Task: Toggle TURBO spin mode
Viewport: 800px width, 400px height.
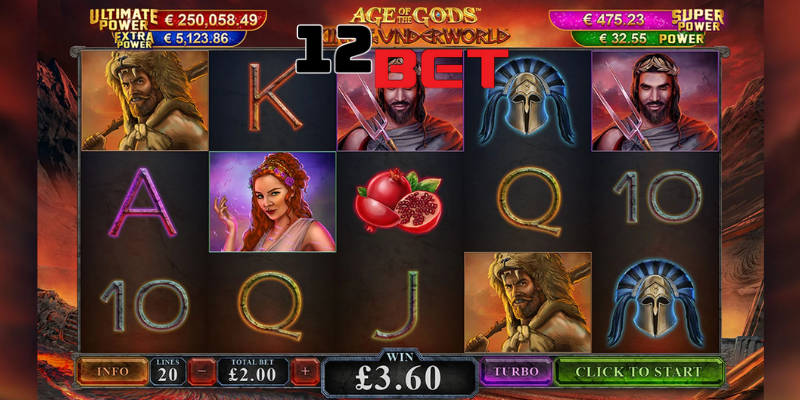Action: point(515,371)
